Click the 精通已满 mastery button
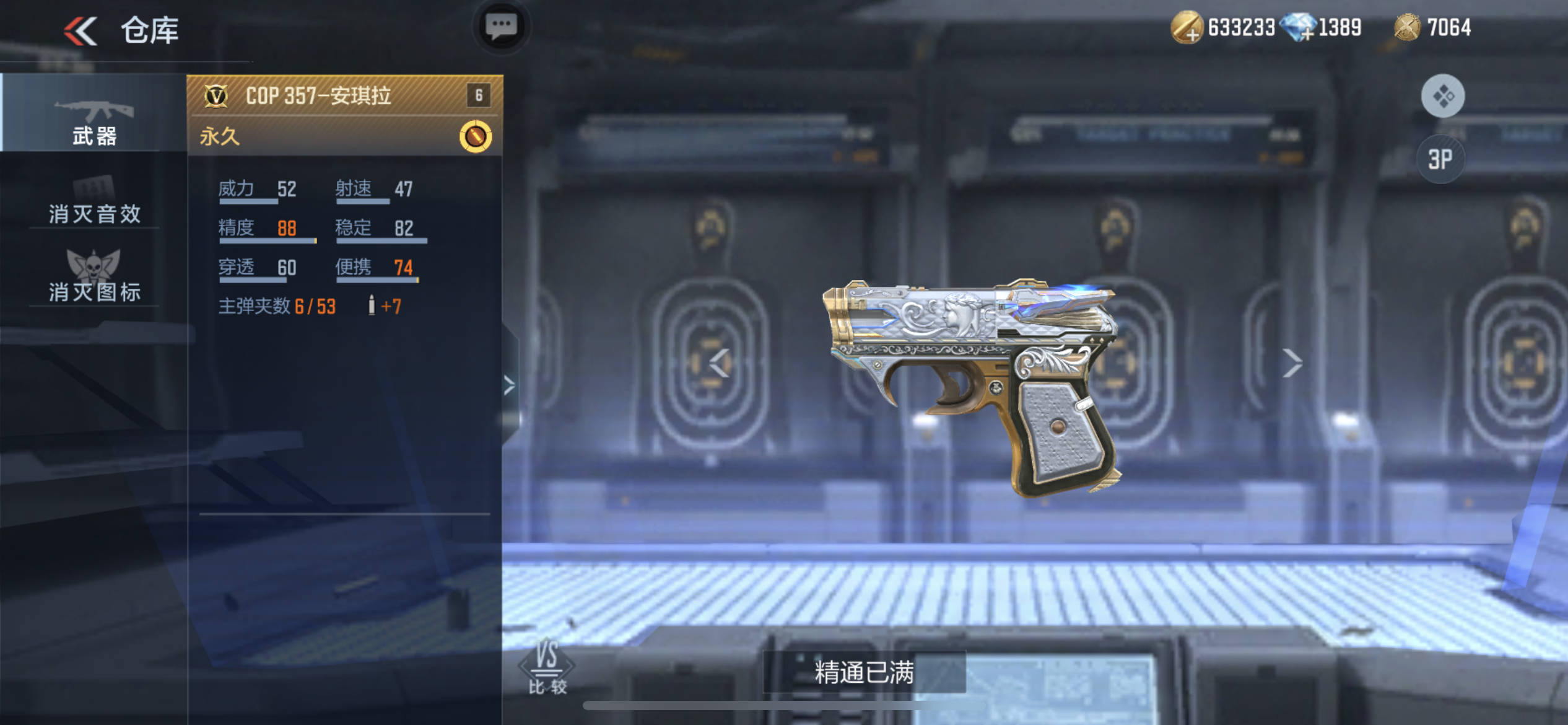 (x=864, y=672)
